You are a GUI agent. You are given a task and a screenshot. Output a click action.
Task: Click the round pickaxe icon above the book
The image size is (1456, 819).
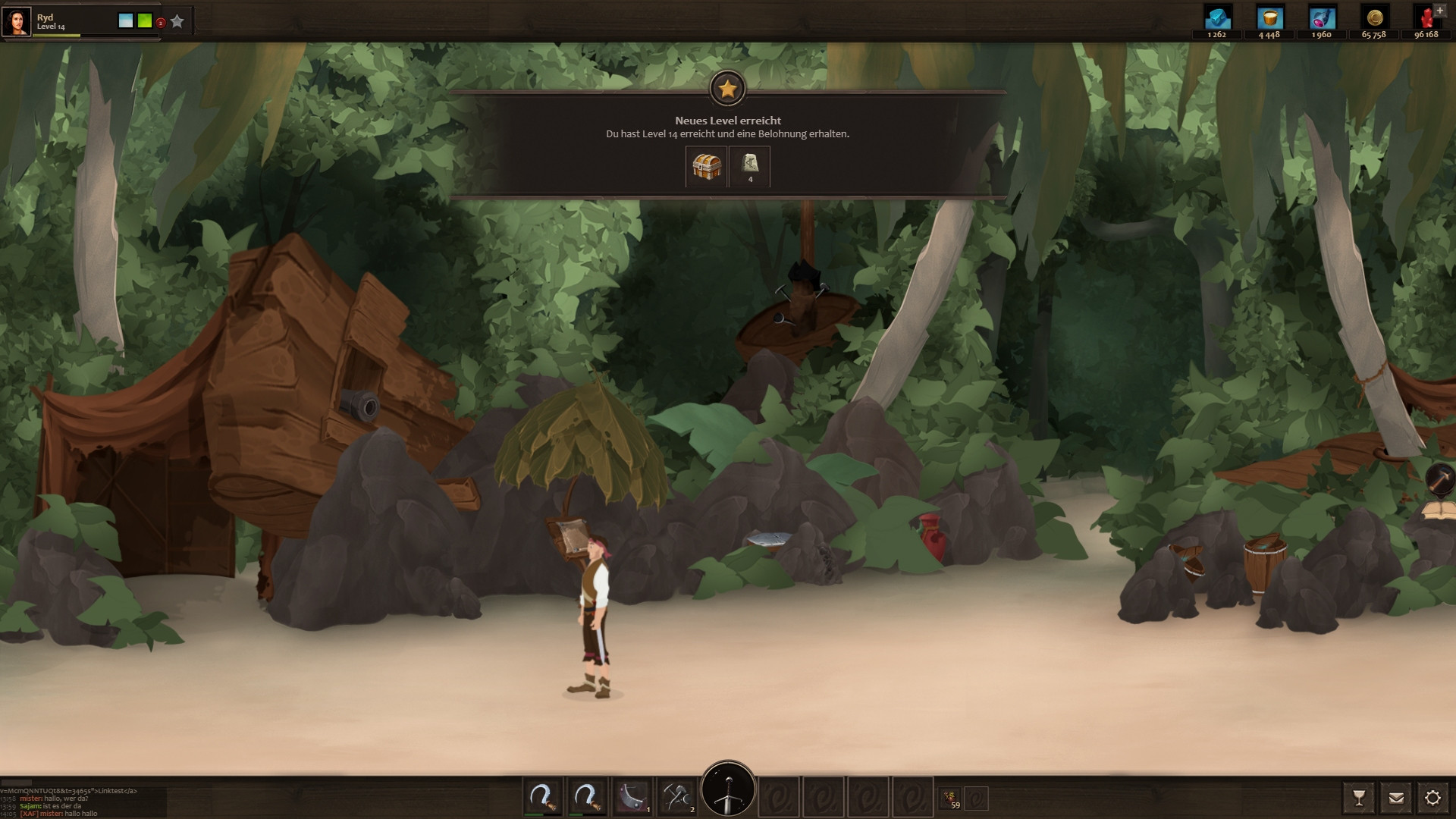tap(1439, 479)
